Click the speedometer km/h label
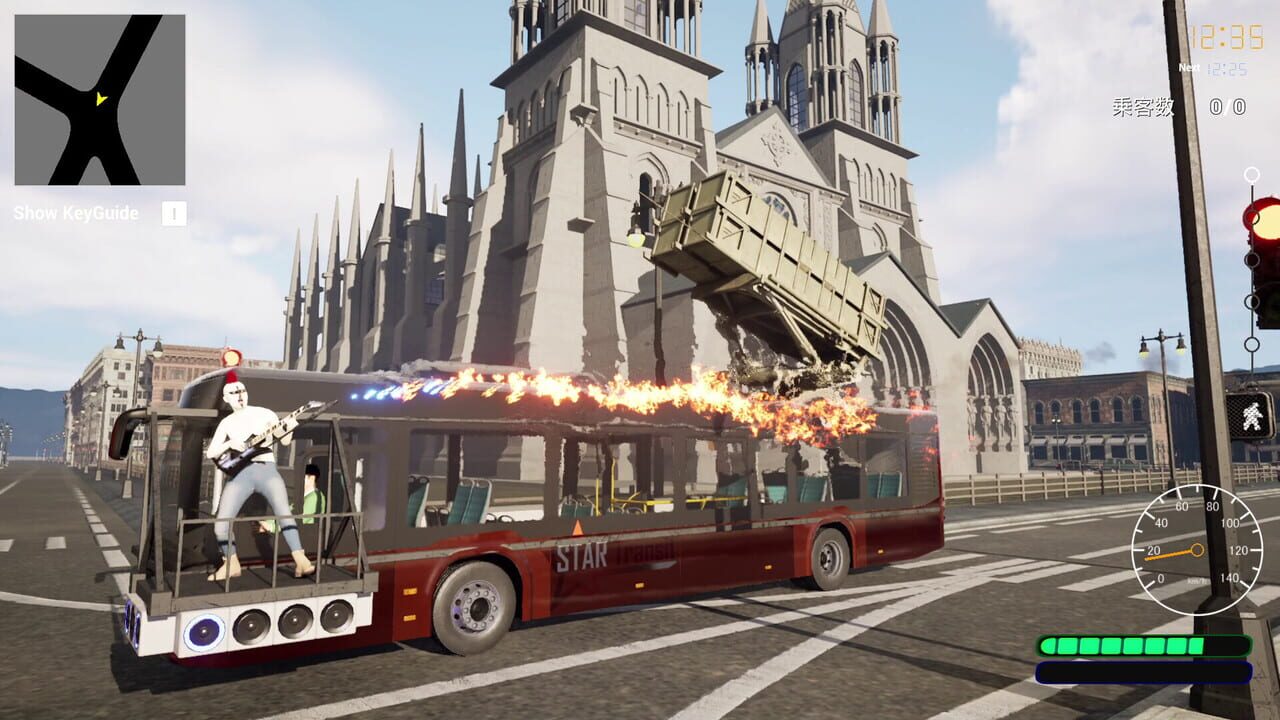 point(1198,580)
